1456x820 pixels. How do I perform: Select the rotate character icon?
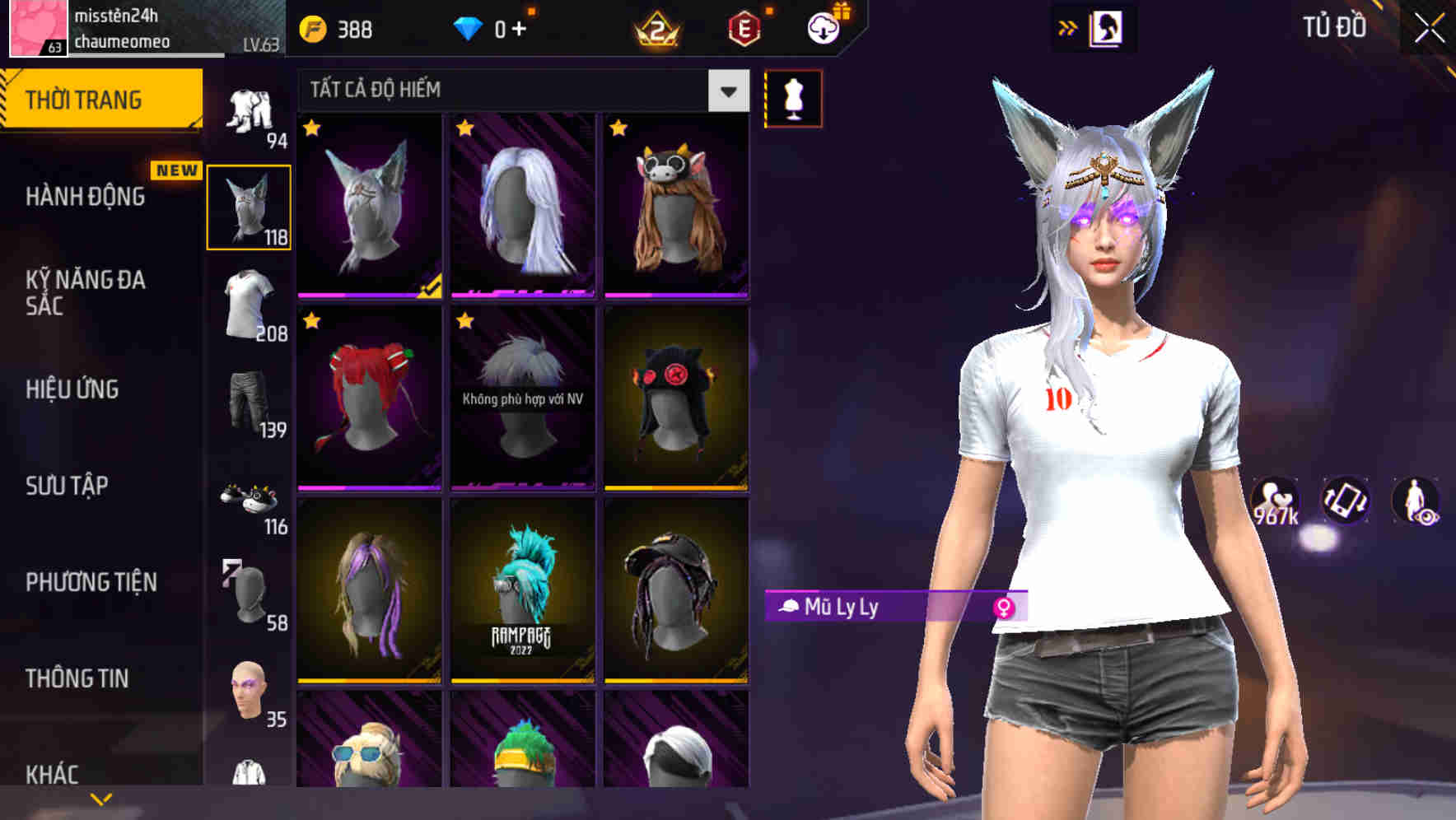pyautogui.click(x=1344, y=501)
